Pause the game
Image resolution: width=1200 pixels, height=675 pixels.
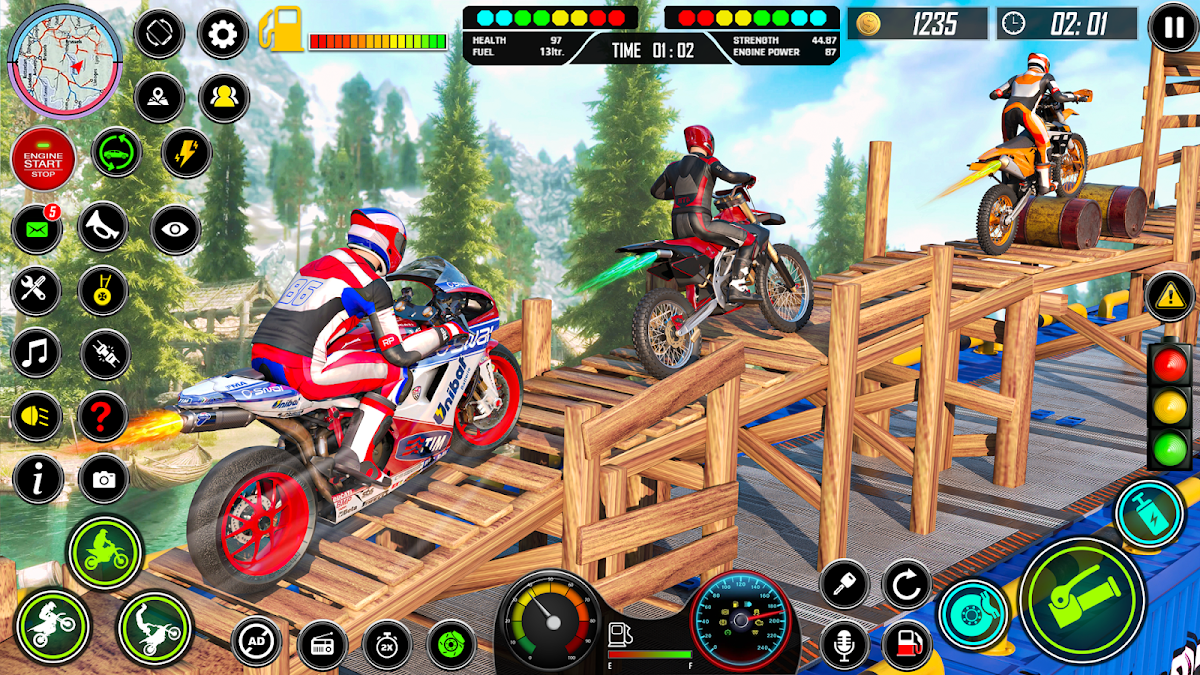[1171, 27]
